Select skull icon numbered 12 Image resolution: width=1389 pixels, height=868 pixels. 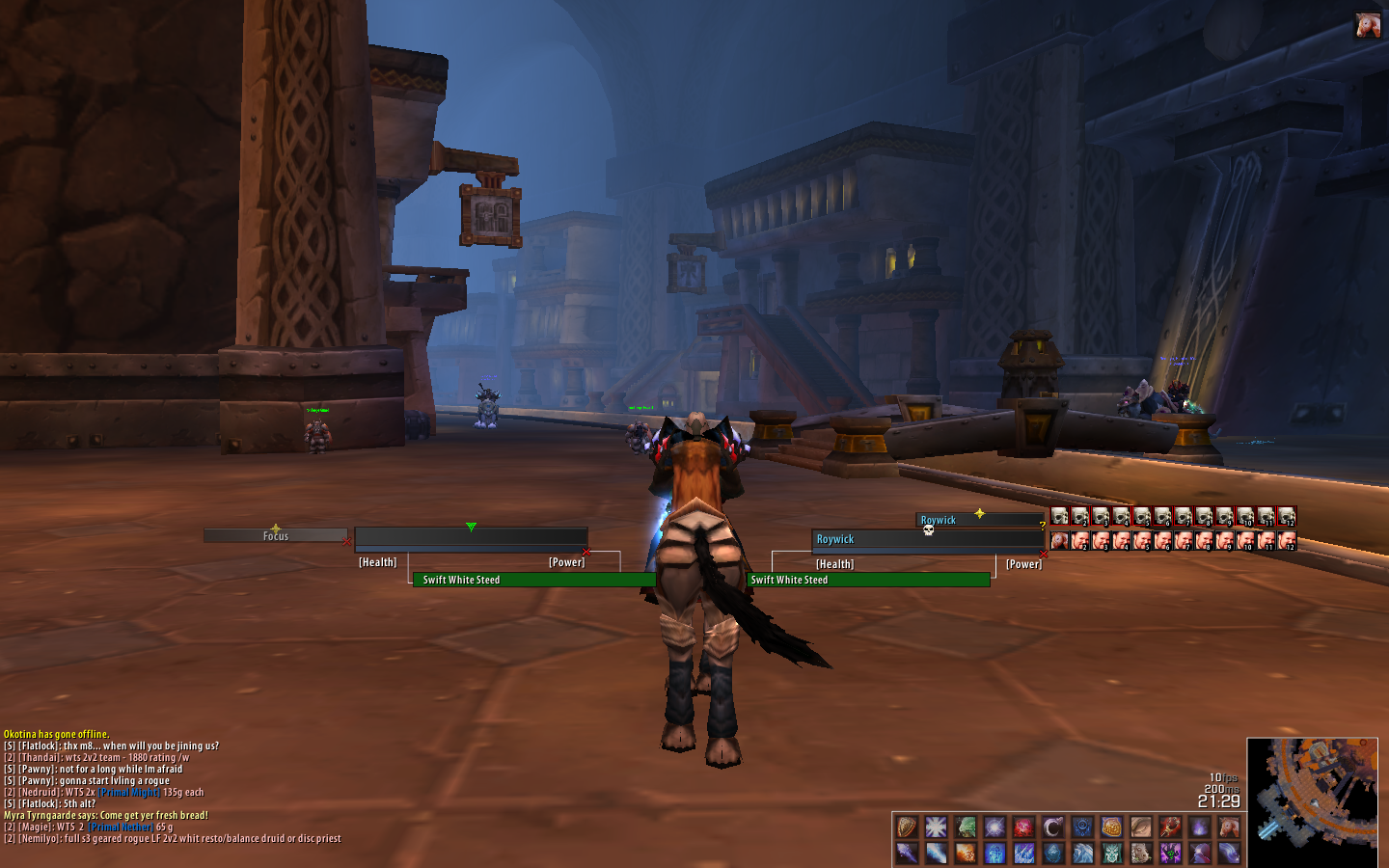tap(1287, 516)
